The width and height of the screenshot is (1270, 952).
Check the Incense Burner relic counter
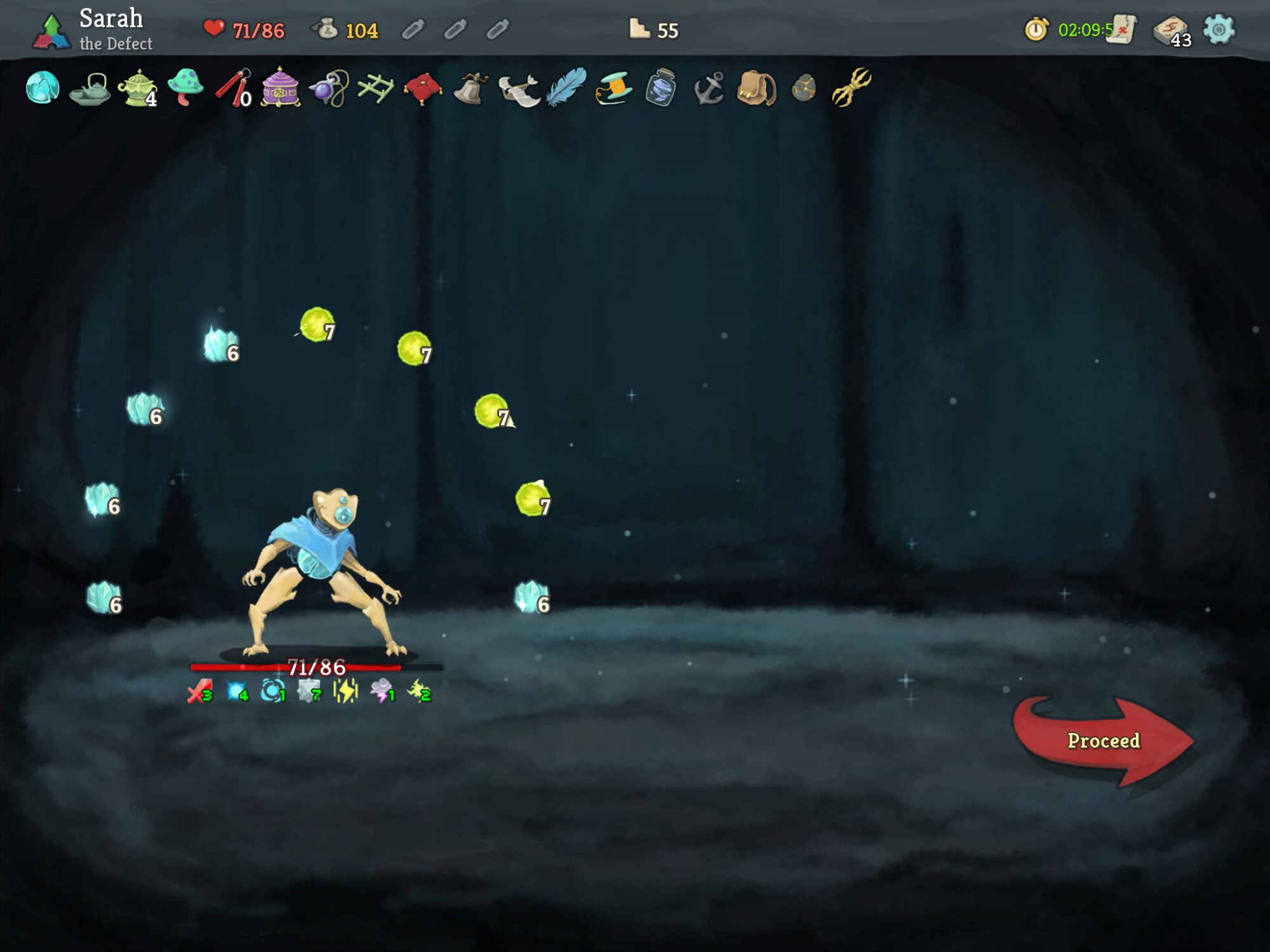point(138,89)
